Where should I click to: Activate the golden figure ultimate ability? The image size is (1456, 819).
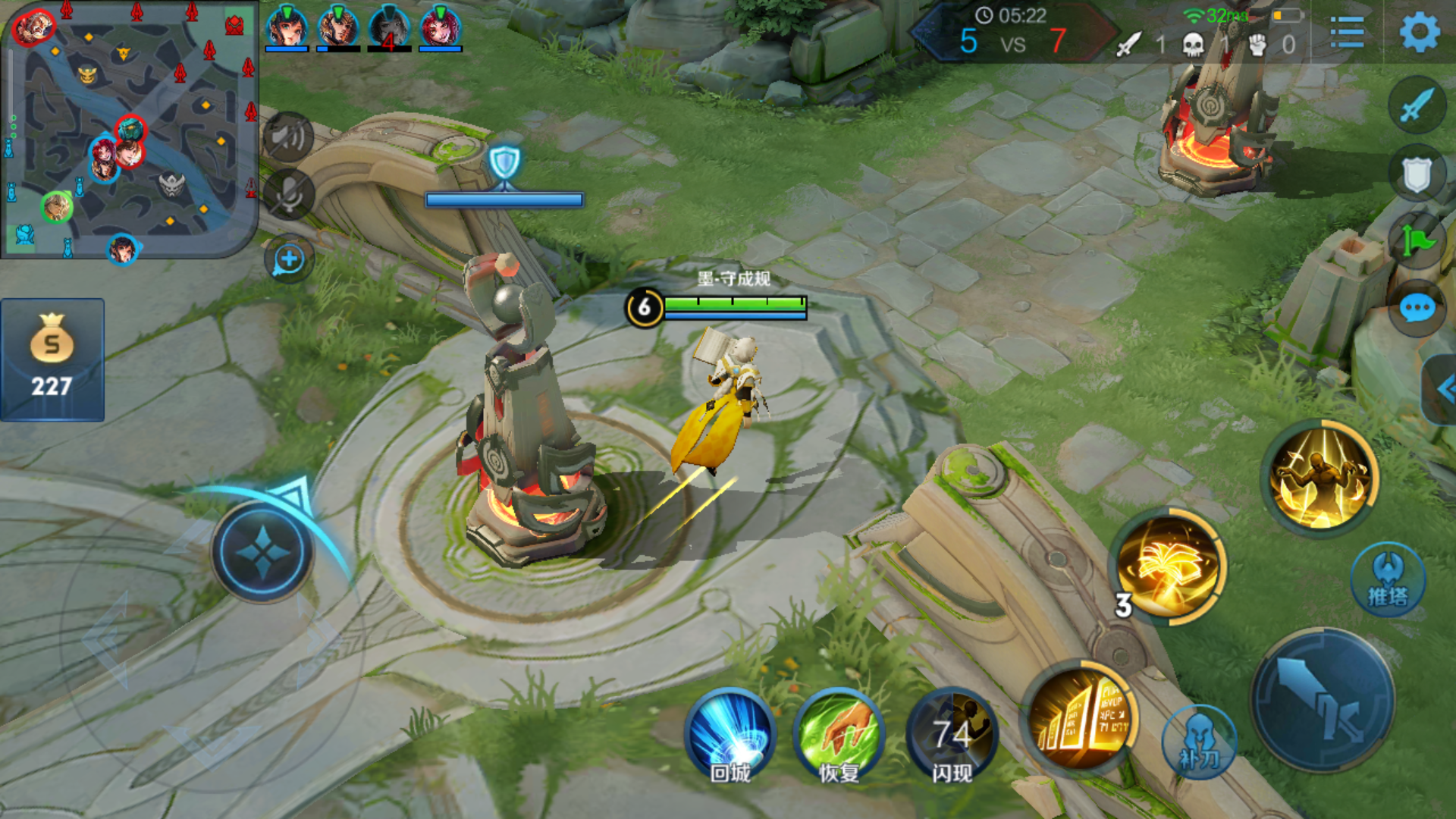pyautogui.click(x=1321, y=478)
